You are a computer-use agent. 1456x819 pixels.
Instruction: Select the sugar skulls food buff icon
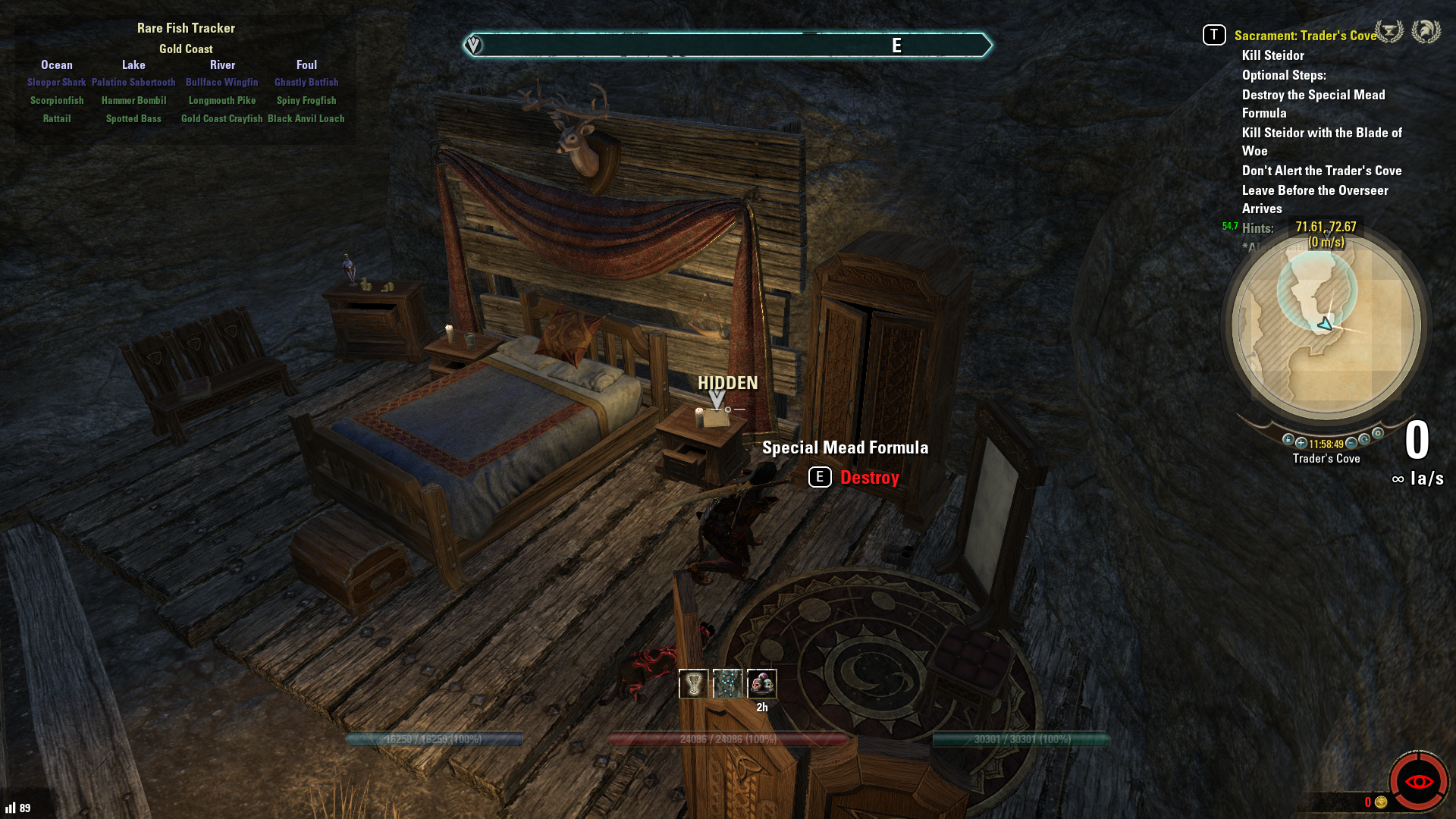coord(761,684)
